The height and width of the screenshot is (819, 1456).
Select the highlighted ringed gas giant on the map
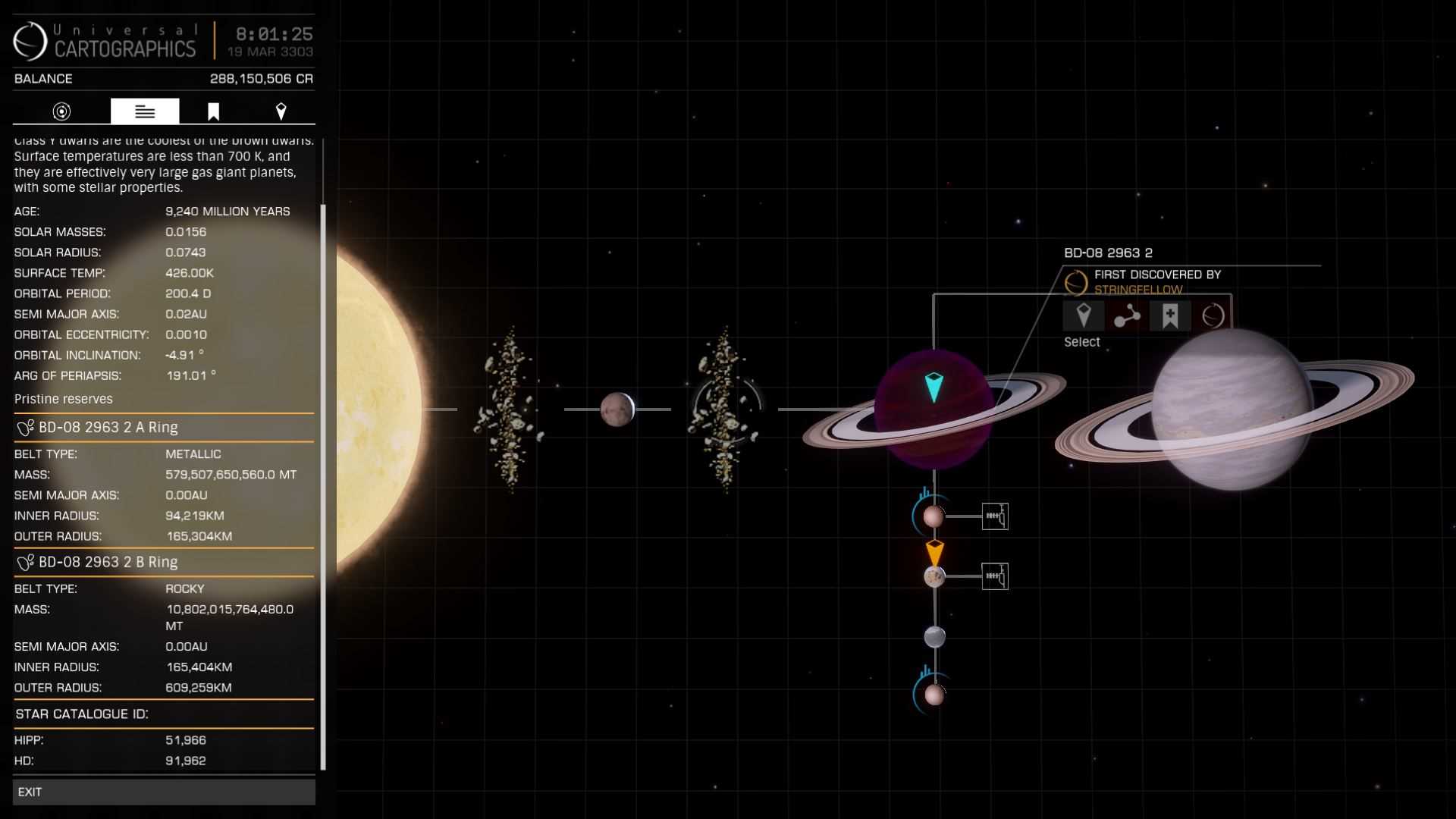point(934,410)
